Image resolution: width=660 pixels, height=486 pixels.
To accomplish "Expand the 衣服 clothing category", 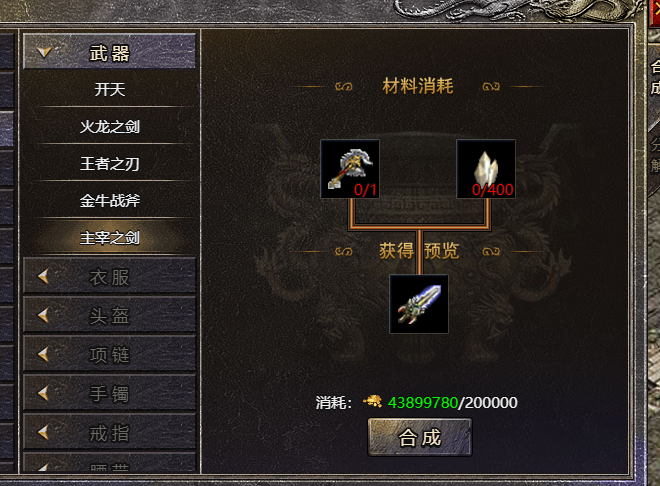I will click(x=109, y=277).
